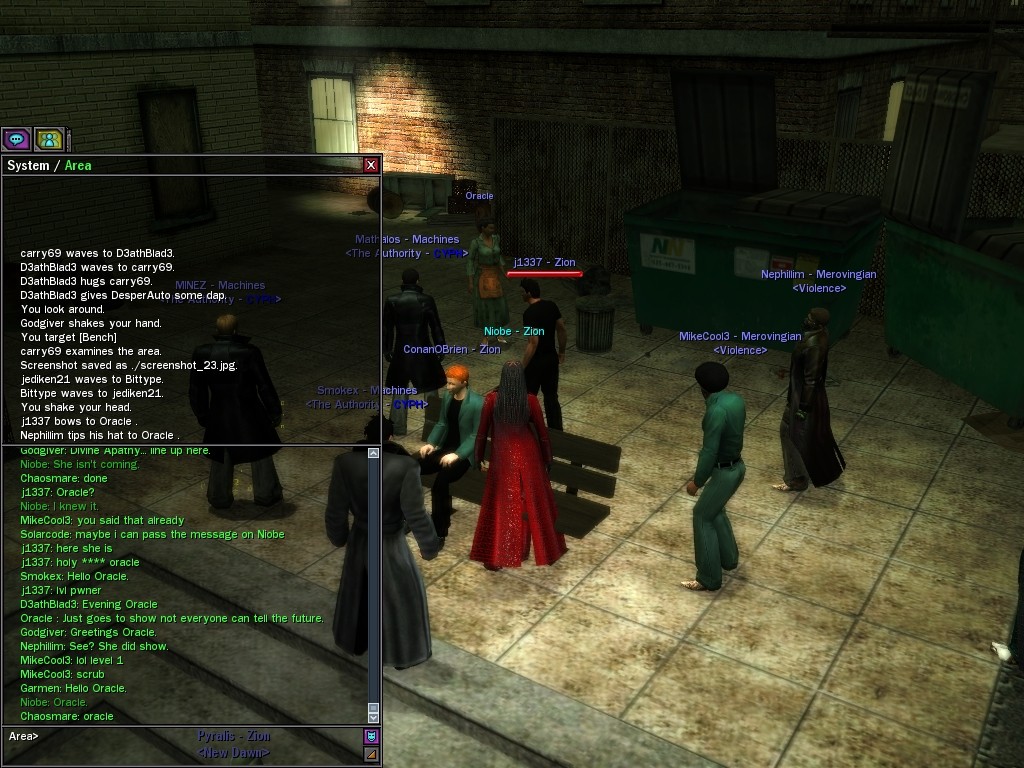Select the green Area channel label

78,166
